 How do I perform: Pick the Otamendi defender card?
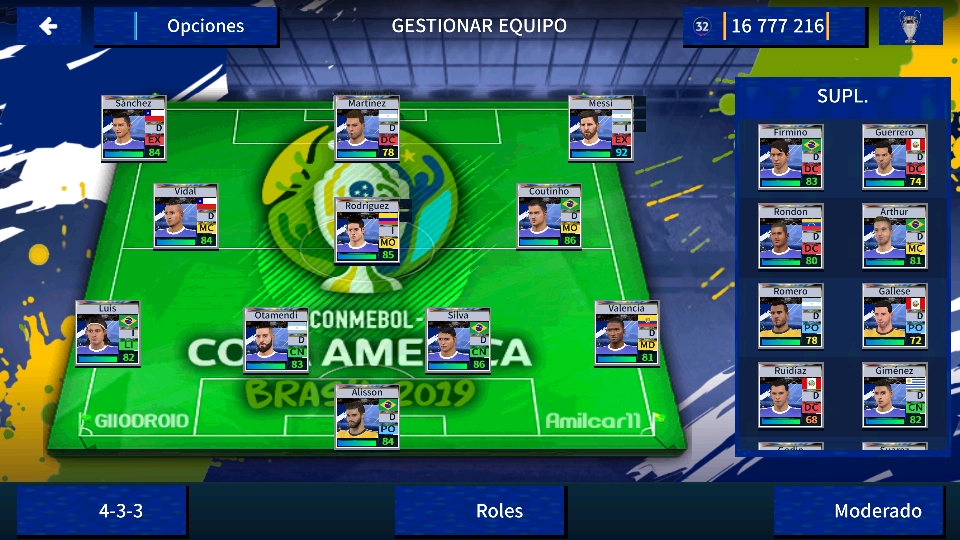[x=276, y=340]
